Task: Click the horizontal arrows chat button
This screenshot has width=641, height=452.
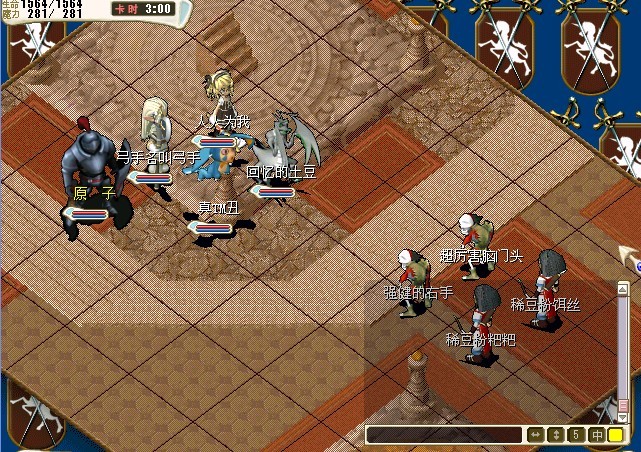Action: 535,435
